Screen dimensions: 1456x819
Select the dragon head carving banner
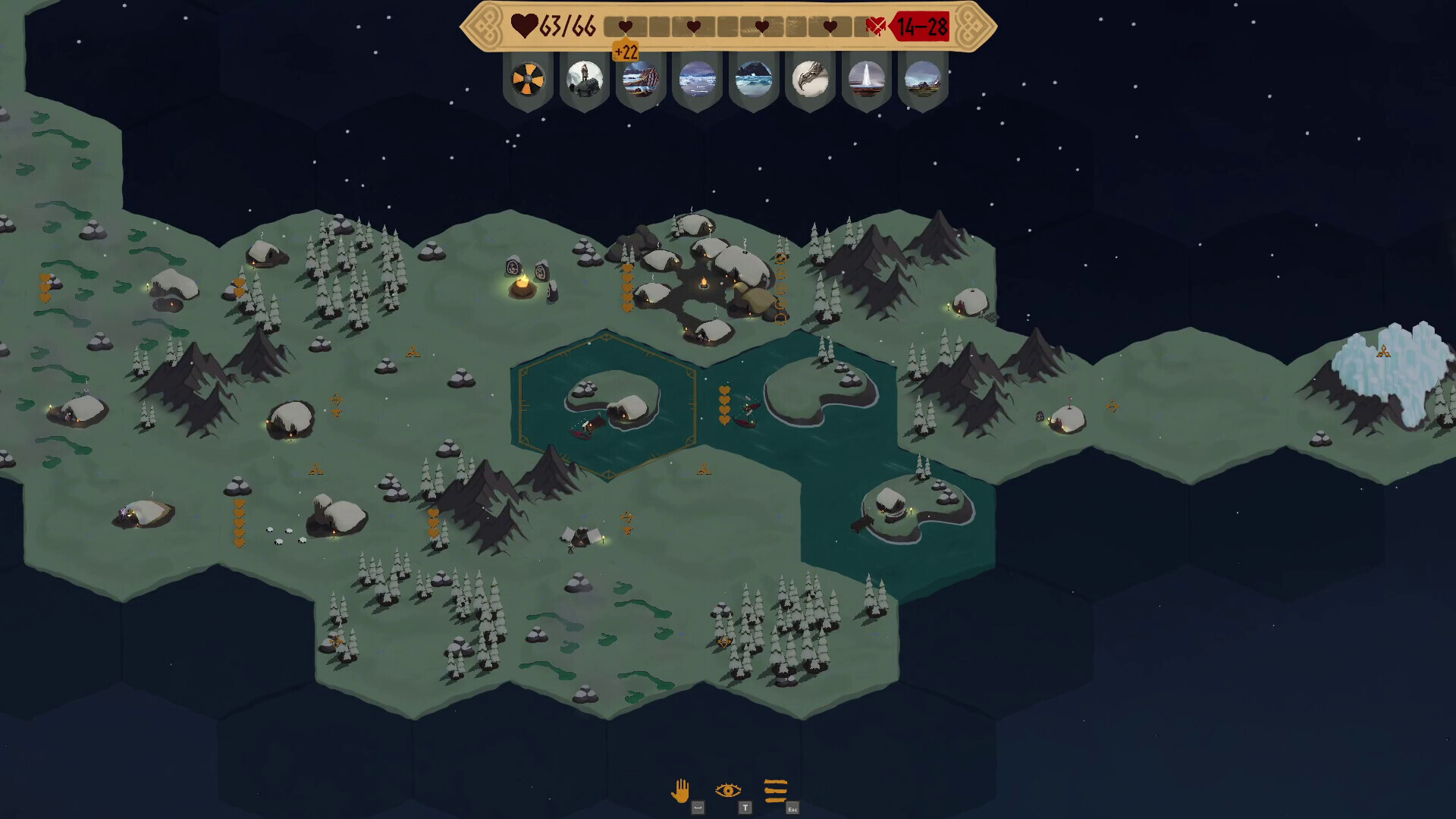[810, 79]
